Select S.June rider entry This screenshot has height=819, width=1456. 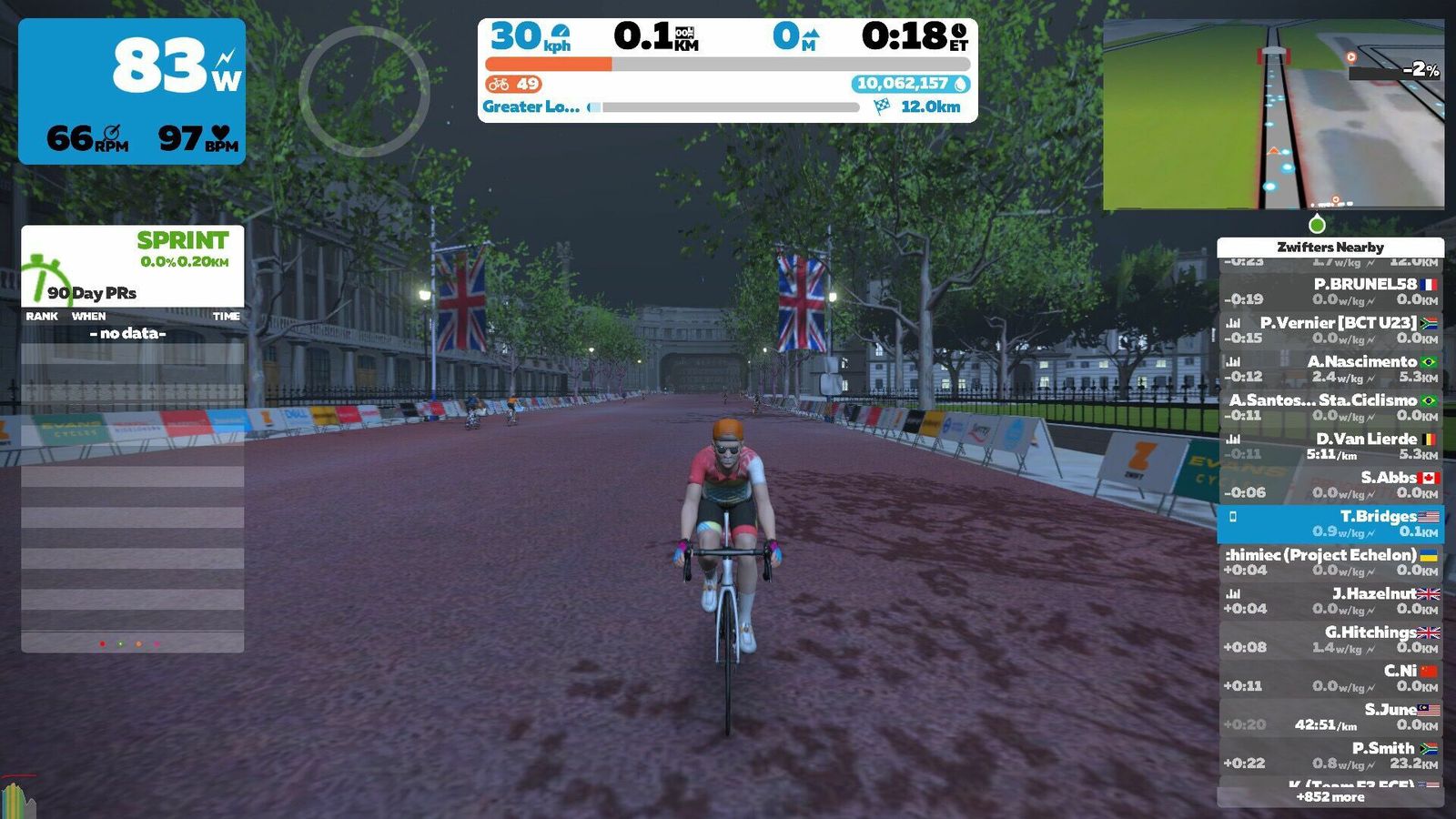(x=1330, y=716)
